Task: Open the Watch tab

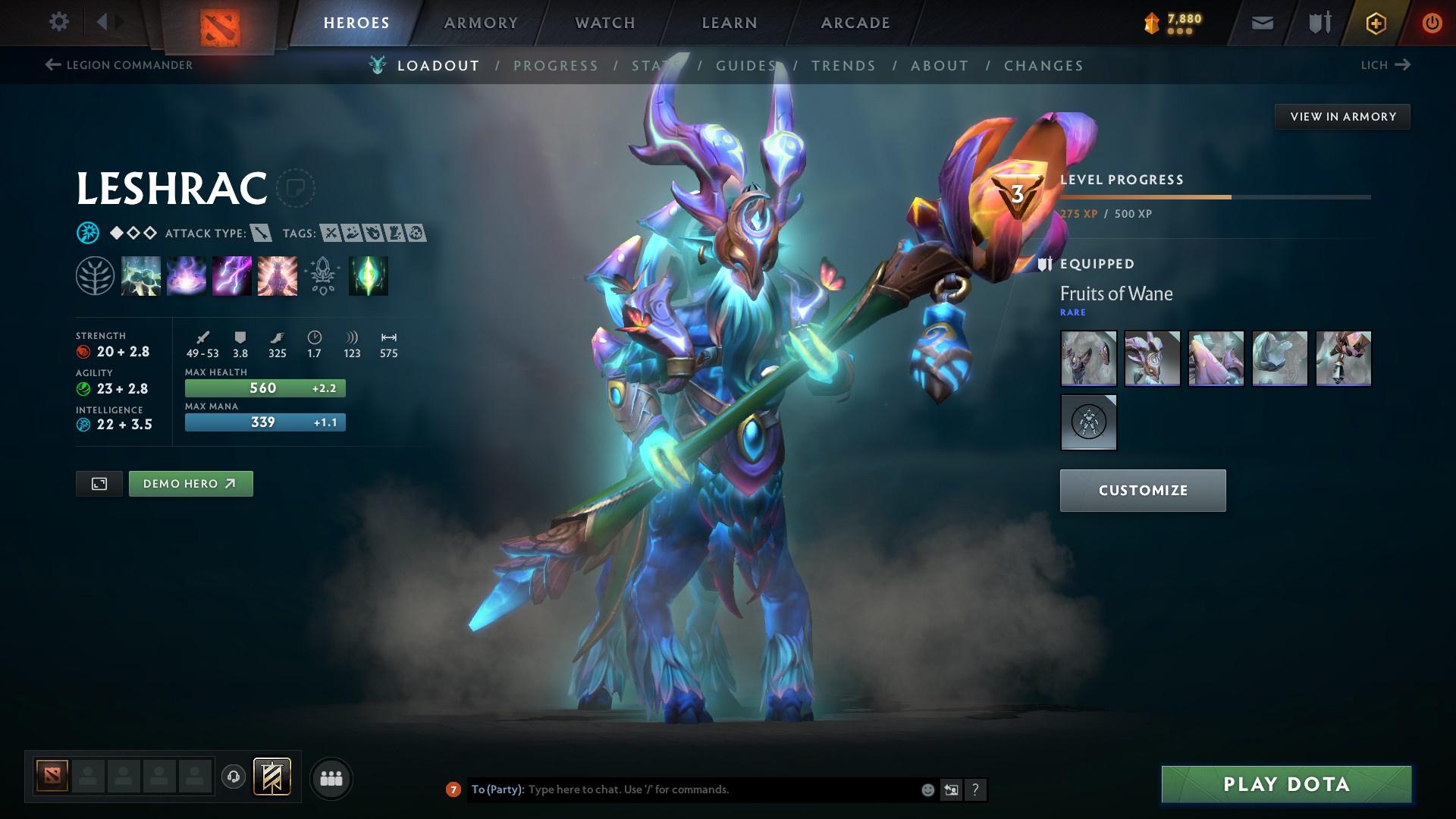Action: (605, 23)
